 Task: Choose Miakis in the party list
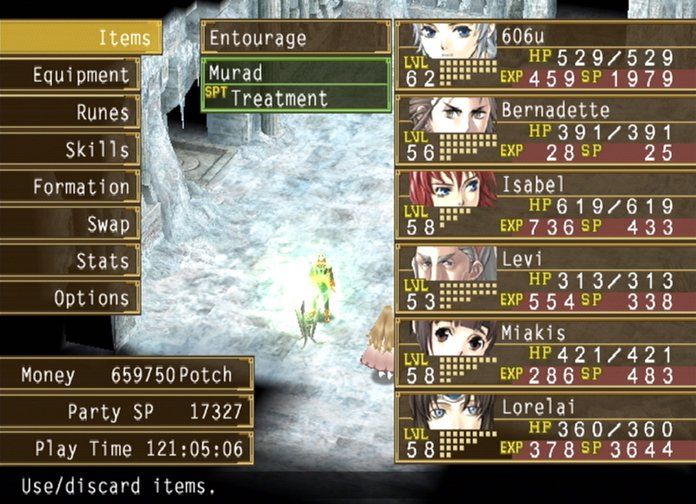[x=546, y=354]
